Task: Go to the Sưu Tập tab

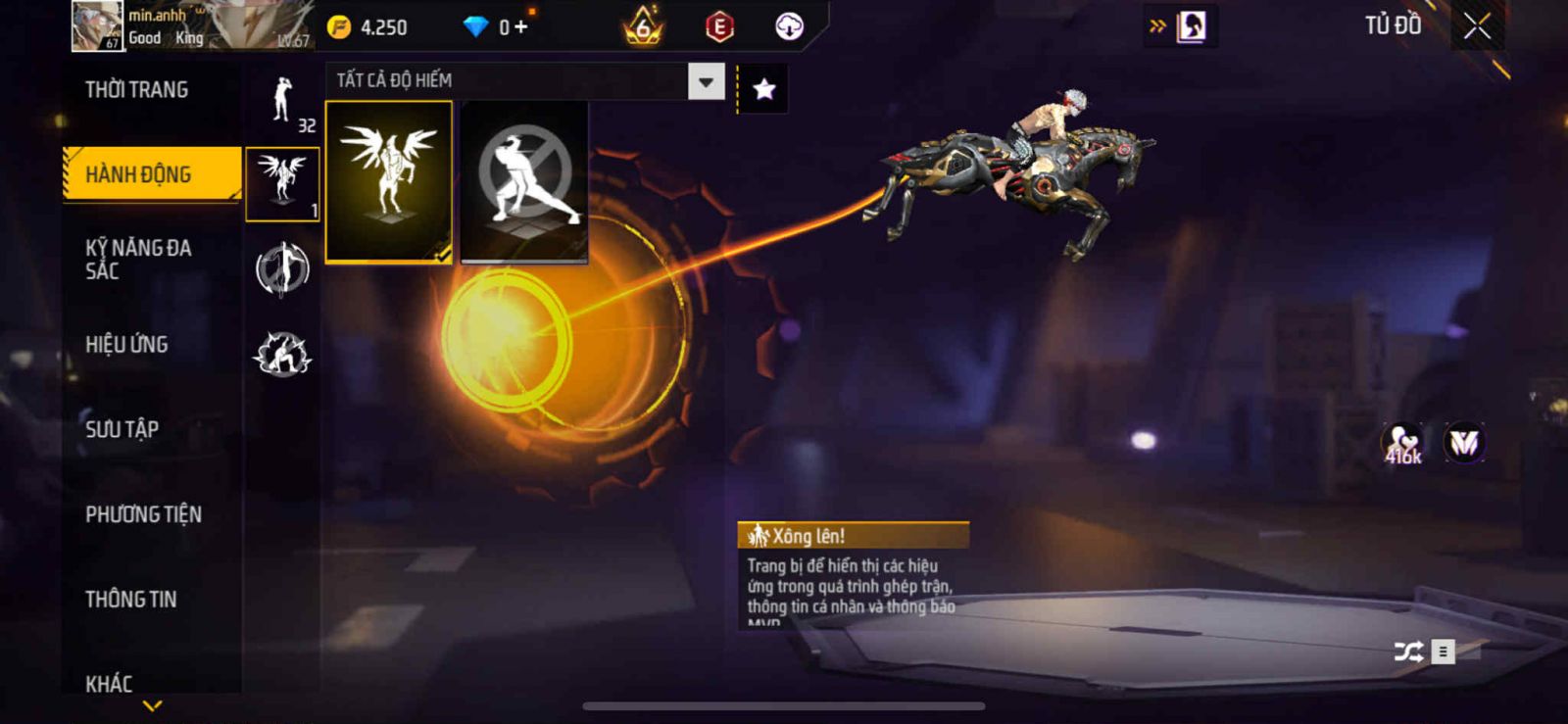Action: pos(122,429)
